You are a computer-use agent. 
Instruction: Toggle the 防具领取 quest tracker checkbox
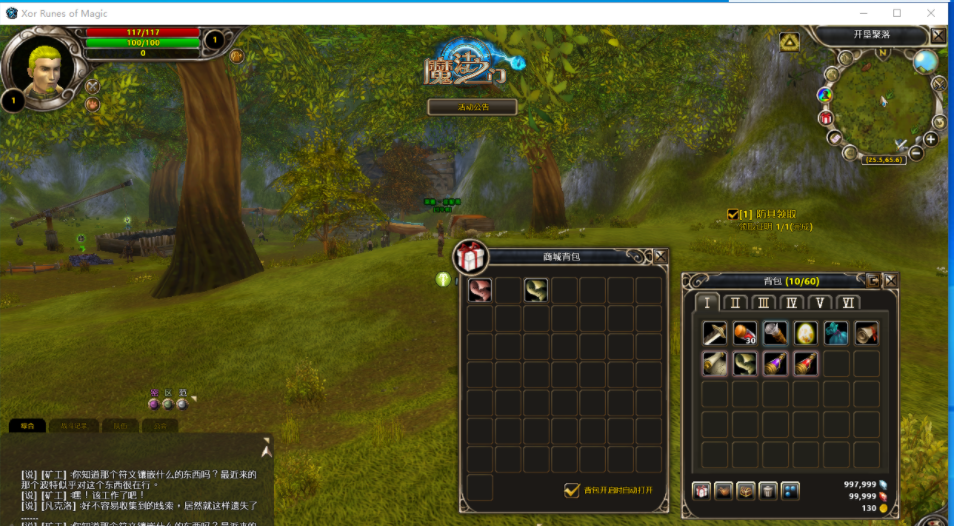(x=733, y=214)
